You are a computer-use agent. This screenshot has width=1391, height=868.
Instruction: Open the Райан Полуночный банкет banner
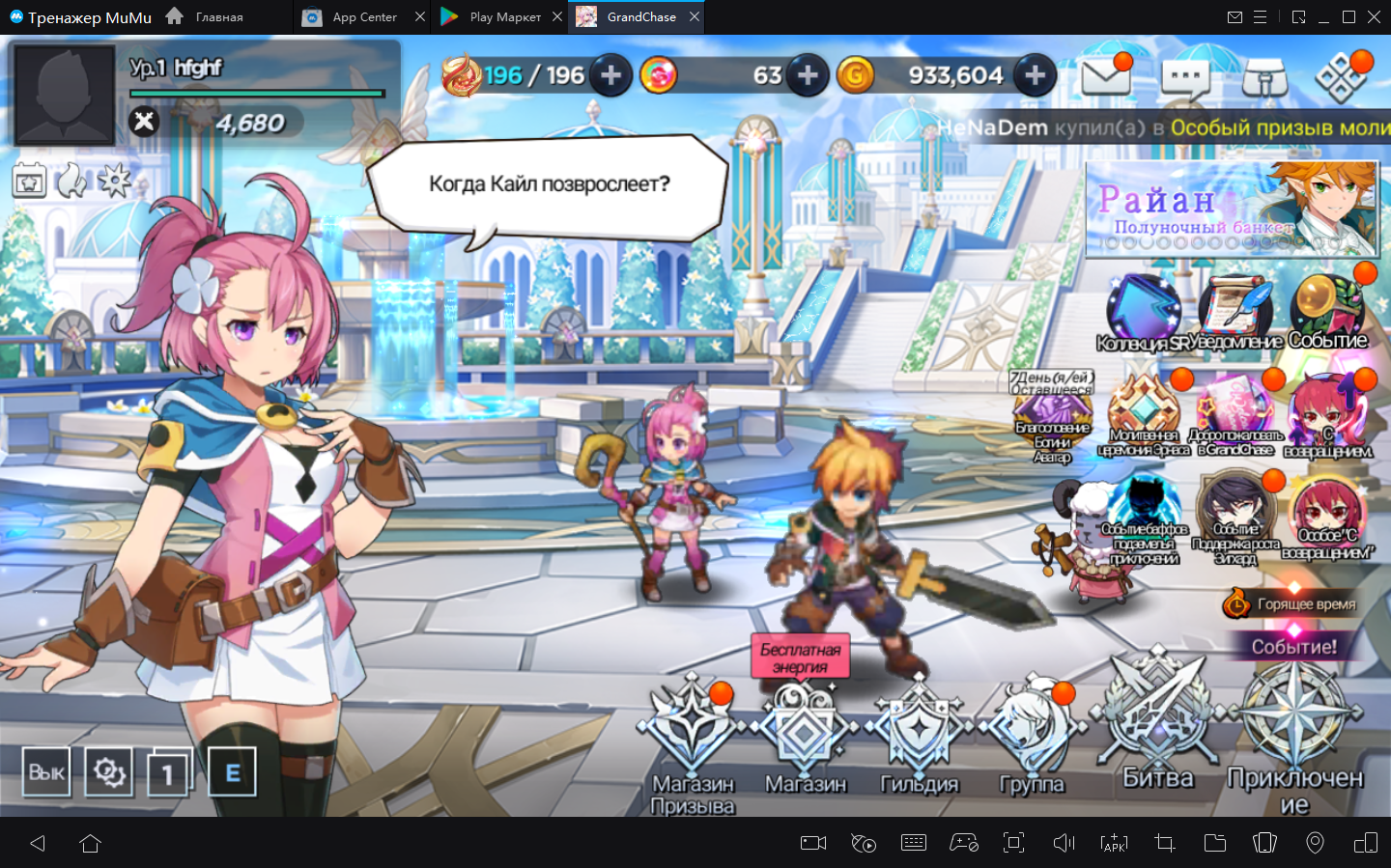(x=1231, y=210)
